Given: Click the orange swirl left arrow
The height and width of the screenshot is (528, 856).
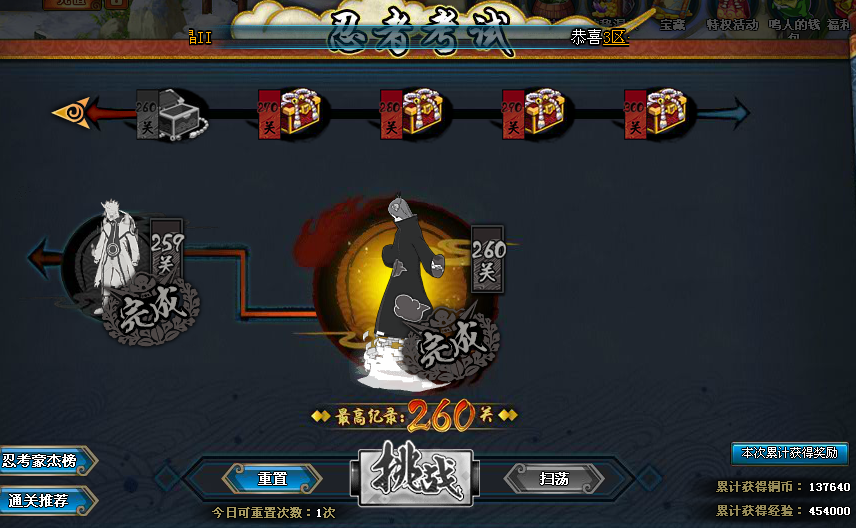Looking at the screenshot, I should pyautogui.click(x=72, y=111).
